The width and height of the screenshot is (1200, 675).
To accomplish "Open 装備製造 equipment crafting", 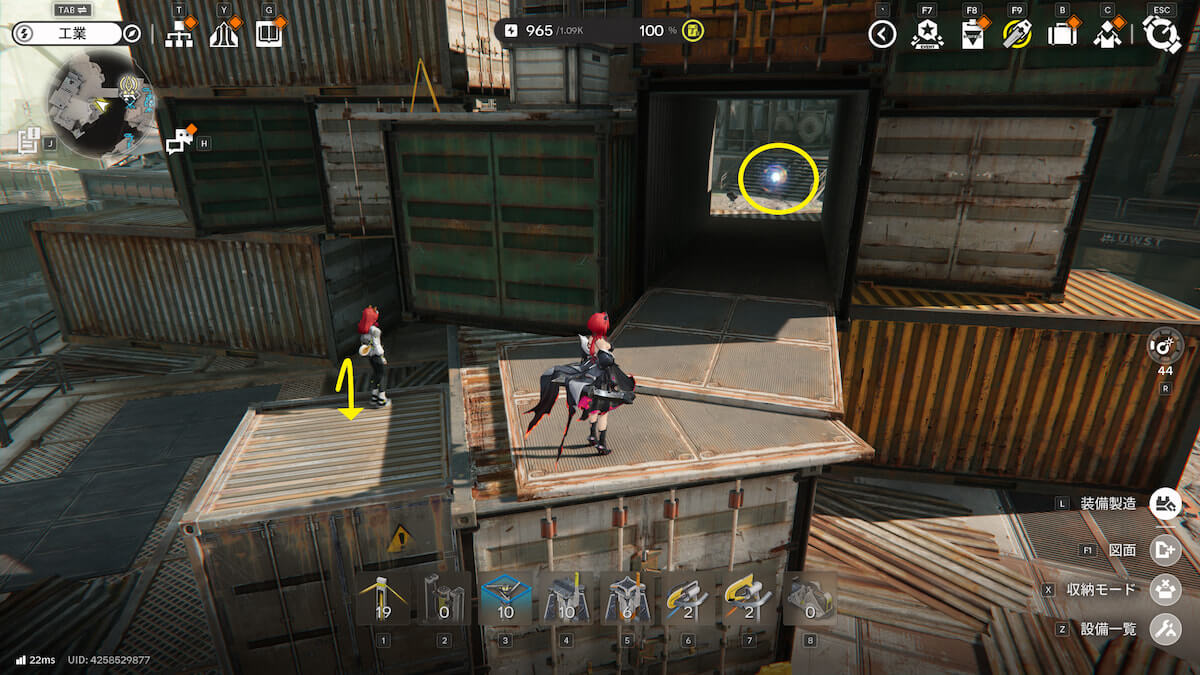I will [x=1165, y=503].
